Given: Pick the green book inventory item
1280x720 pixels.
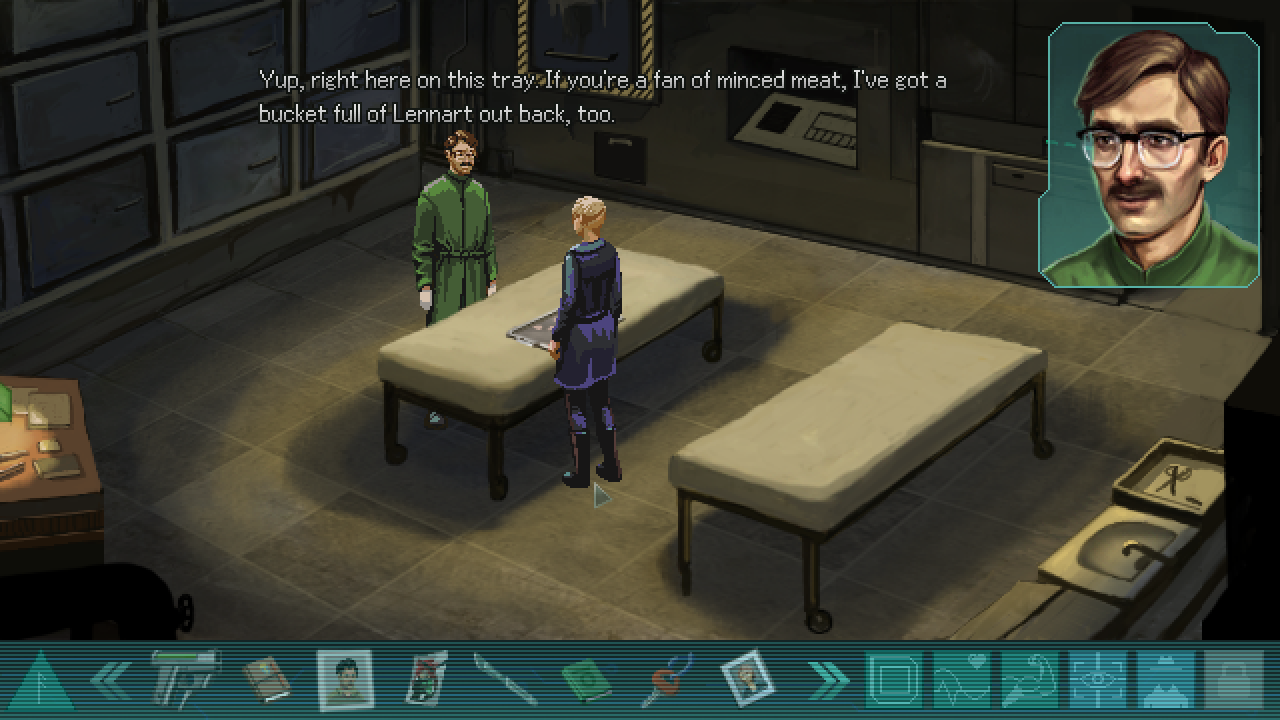Looking at the screenshot, I should point(586,681).
